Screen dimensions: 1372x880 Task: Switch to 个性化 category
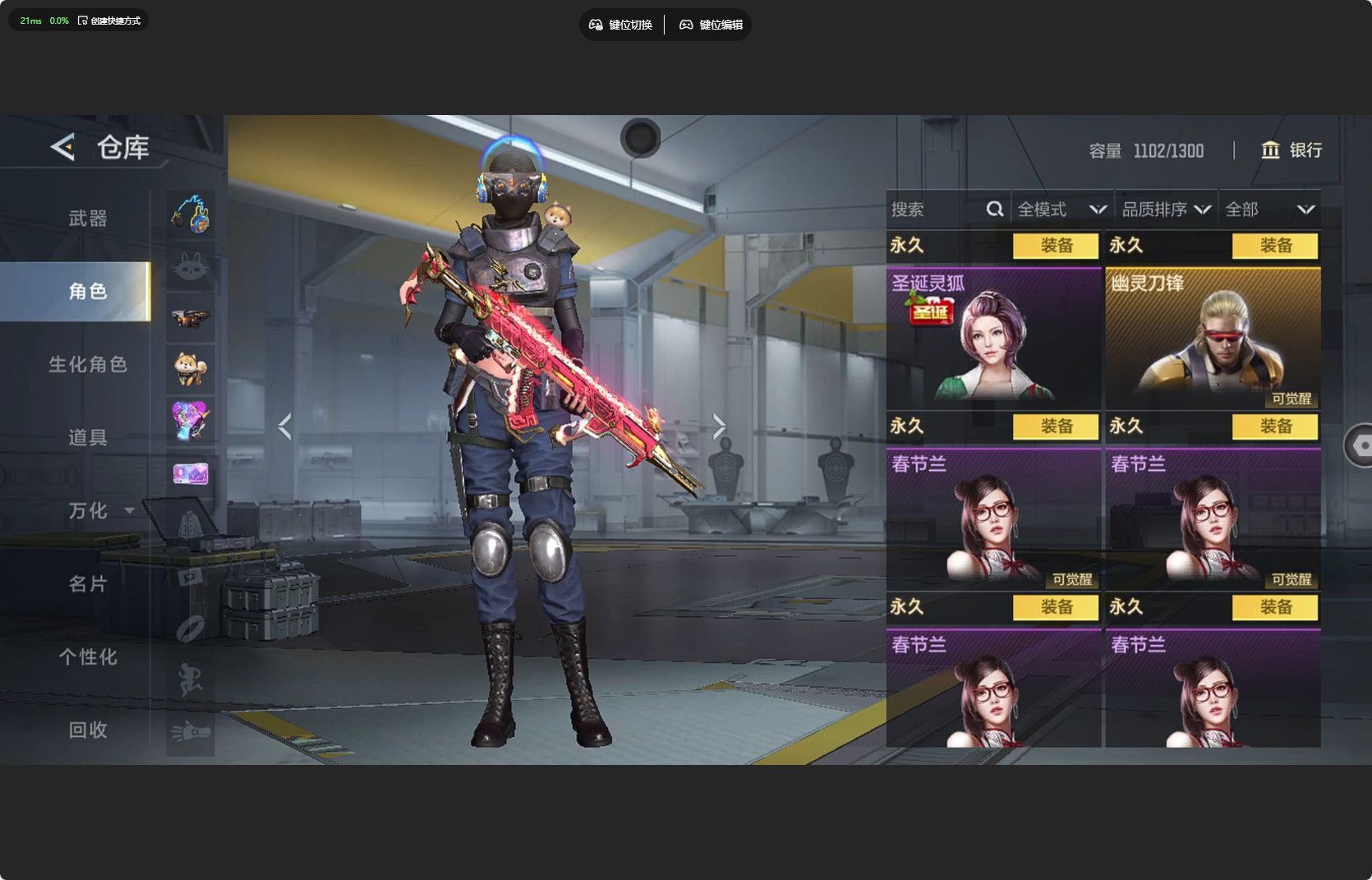coord(88,657)
